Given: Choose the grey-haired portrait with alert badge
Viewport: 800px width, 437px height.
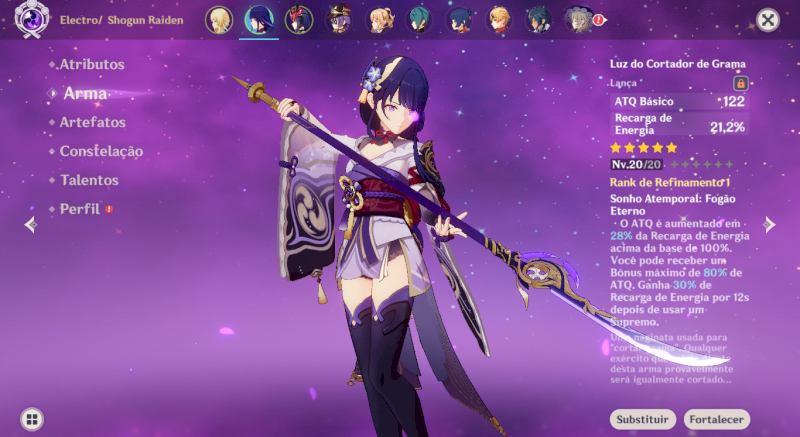Looking at the screenshot, I should 579,19.
